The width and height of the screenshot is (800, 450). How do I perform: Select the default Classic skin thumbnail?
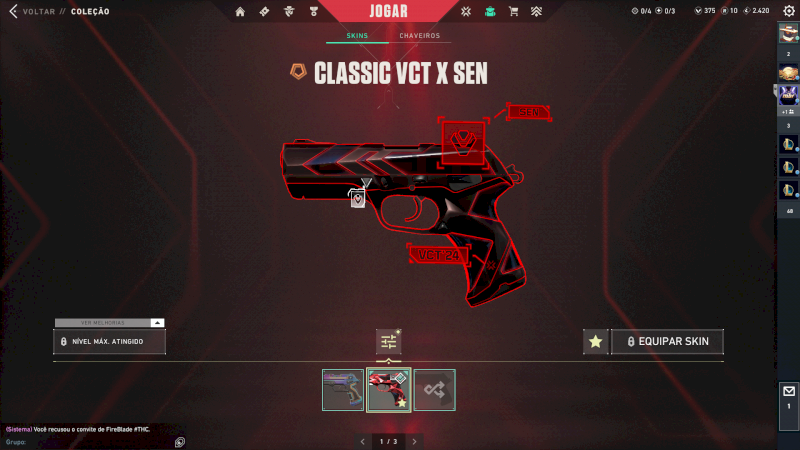tap(343, 390)
